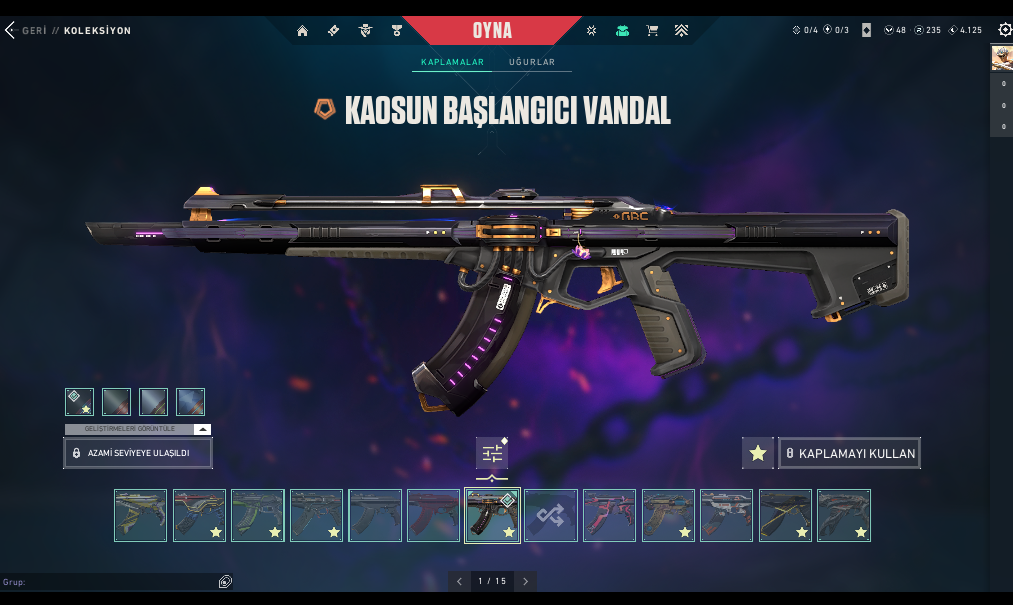This screenshot has height=605, width=1013.
Task: Click the player avatar in the social panel
Action: pos(1002,57)
